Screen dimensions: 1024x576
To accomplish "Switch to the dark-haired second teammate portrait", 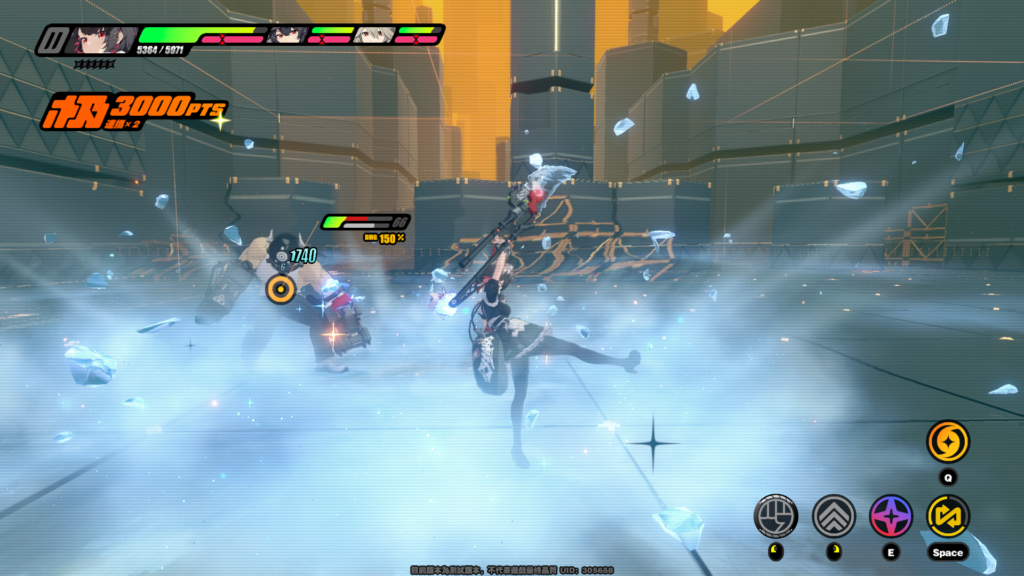I will tap(286, 35).
